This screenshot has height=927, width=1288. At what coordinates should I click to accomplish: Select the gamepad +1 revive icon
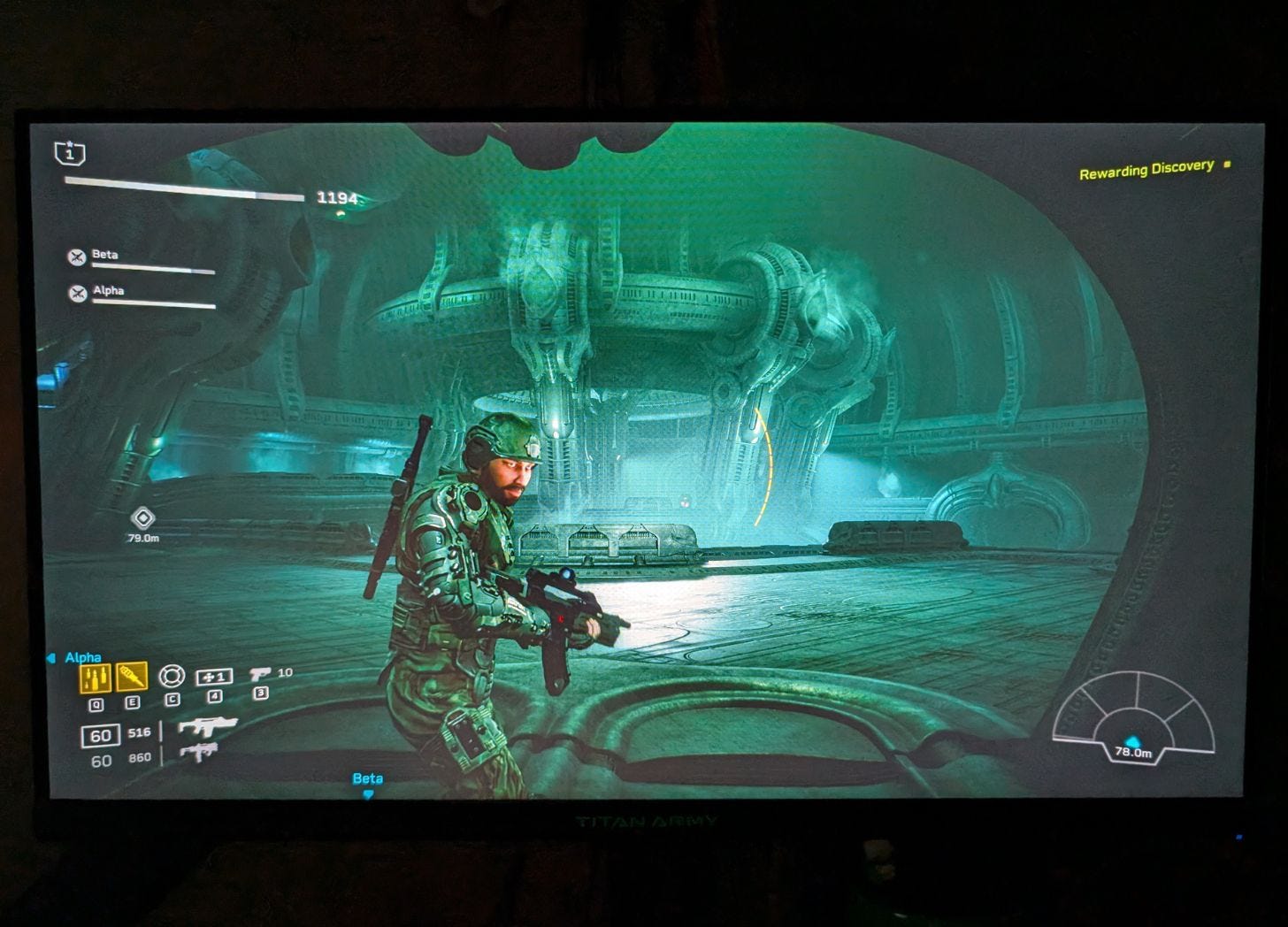(x=214, y=677)
